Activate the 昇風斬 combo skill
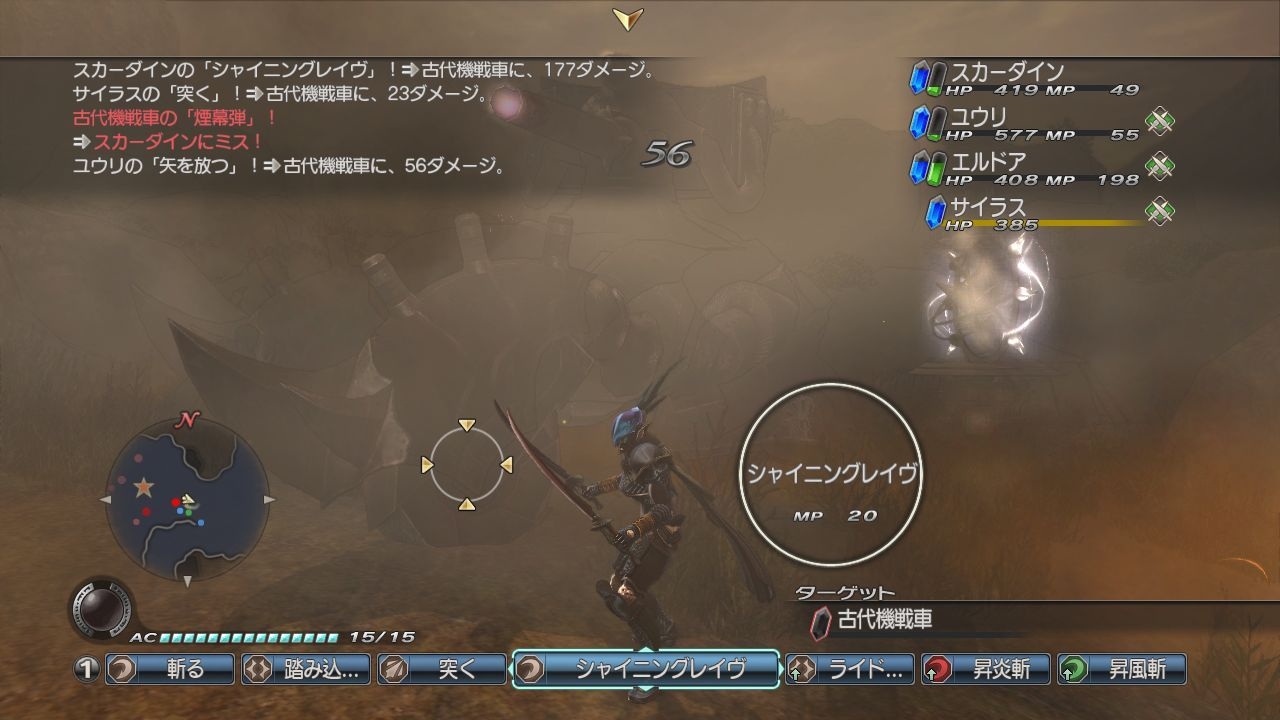This screenshot has width=1280, height=720. point(1122,669)
